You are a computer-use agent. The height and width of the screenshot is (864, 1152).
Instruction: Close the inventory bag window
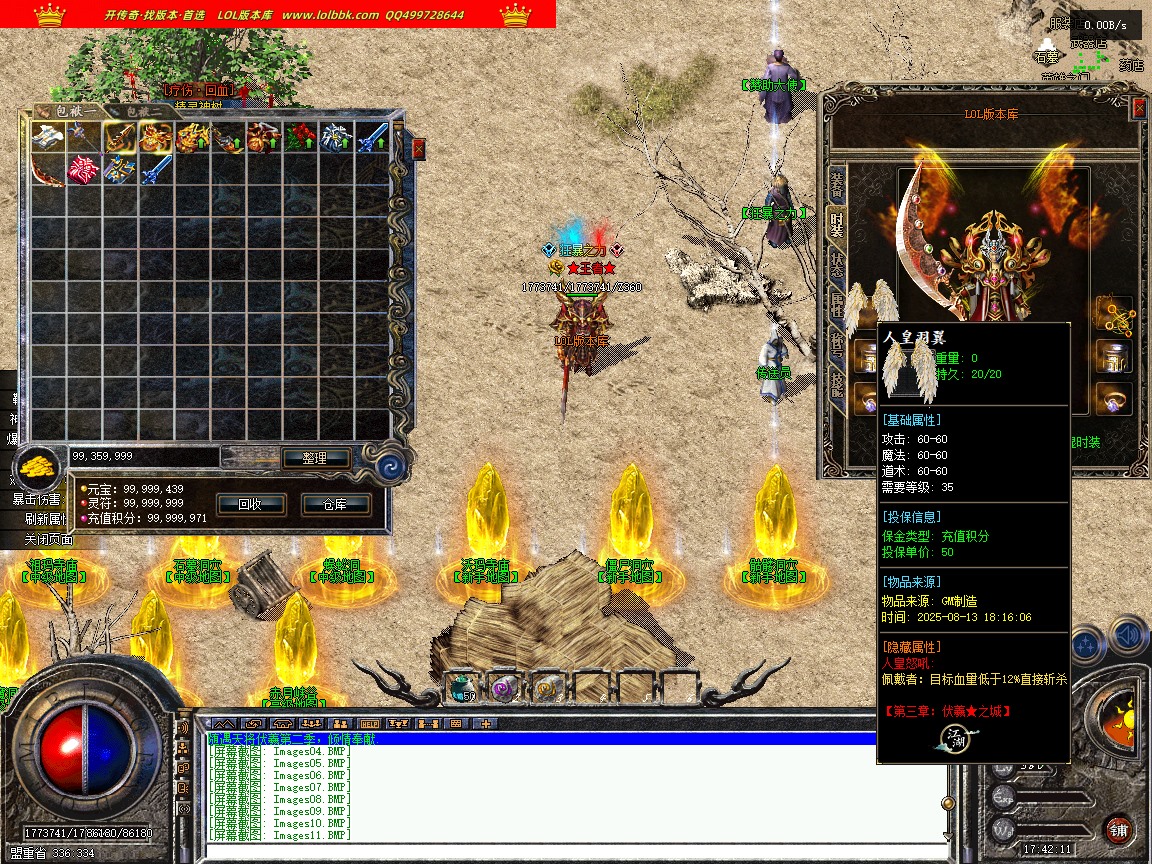pyautogui.click(x=418, y=148)
